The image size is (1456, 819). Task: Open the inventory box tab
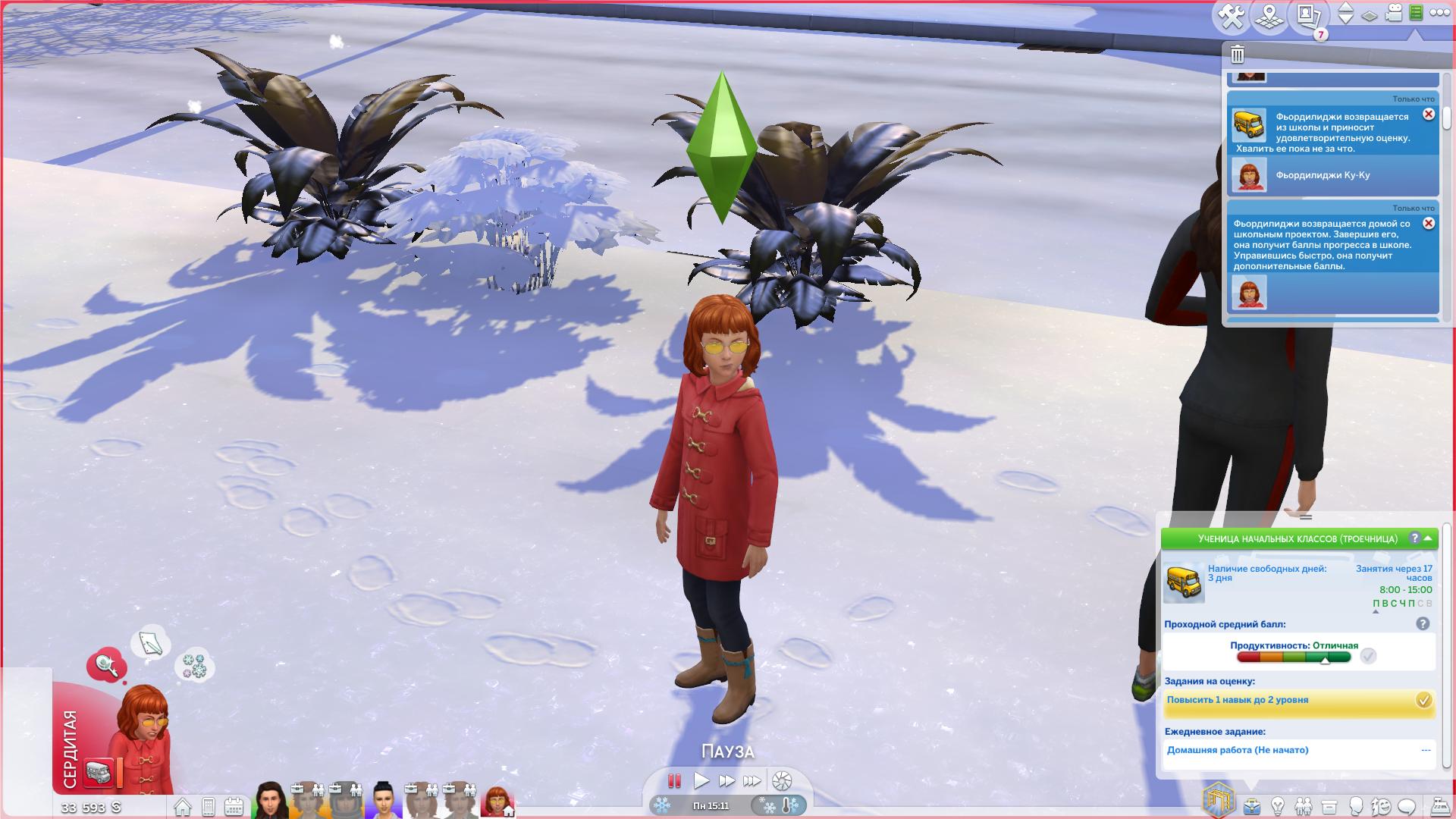point(1329,805)
